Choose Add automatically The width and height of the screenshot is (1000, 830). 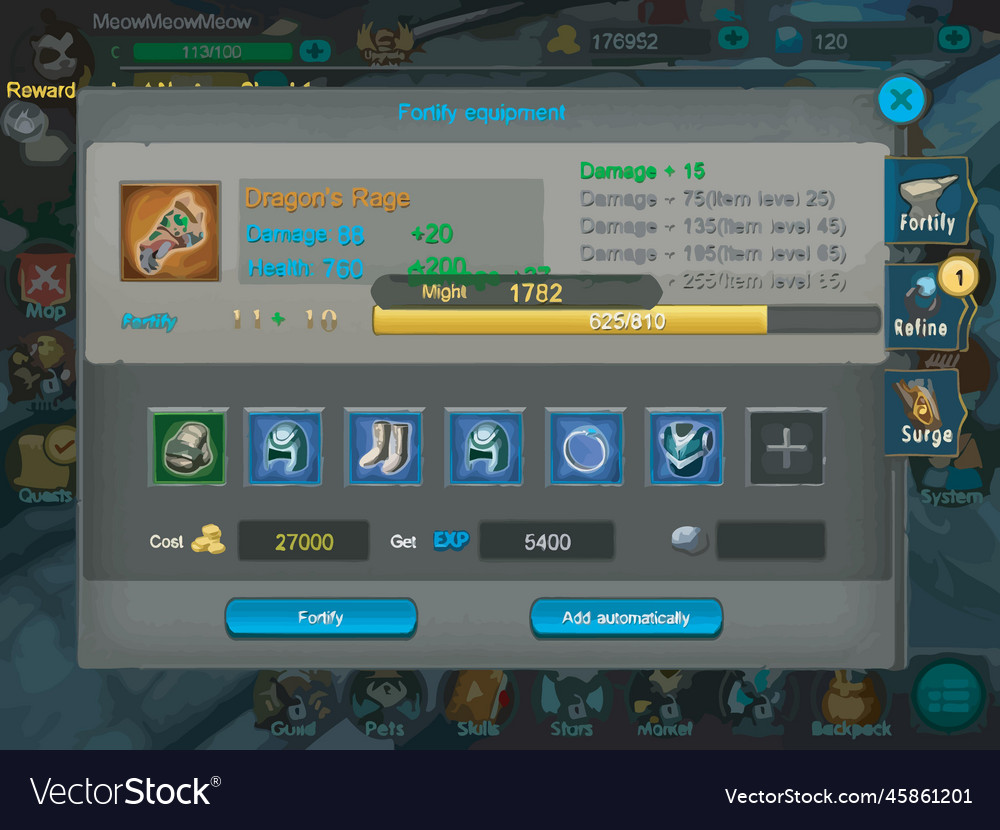pos(626,617)
